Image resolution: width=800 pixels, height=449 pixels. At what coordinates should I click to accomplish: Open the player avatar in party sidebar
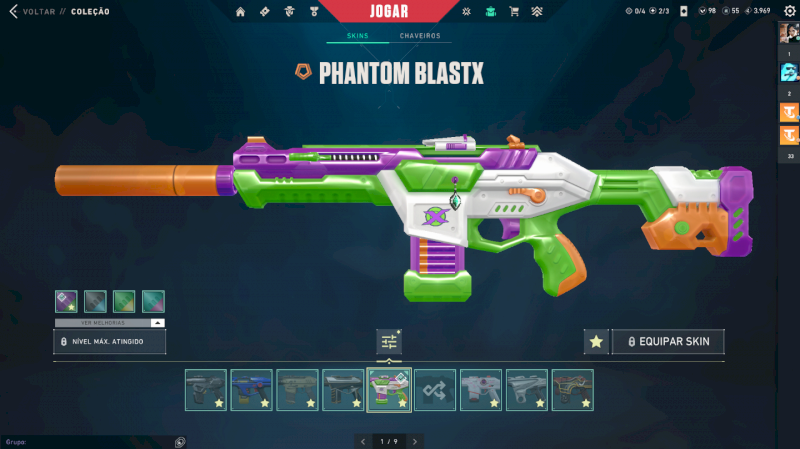coord(789,32)
